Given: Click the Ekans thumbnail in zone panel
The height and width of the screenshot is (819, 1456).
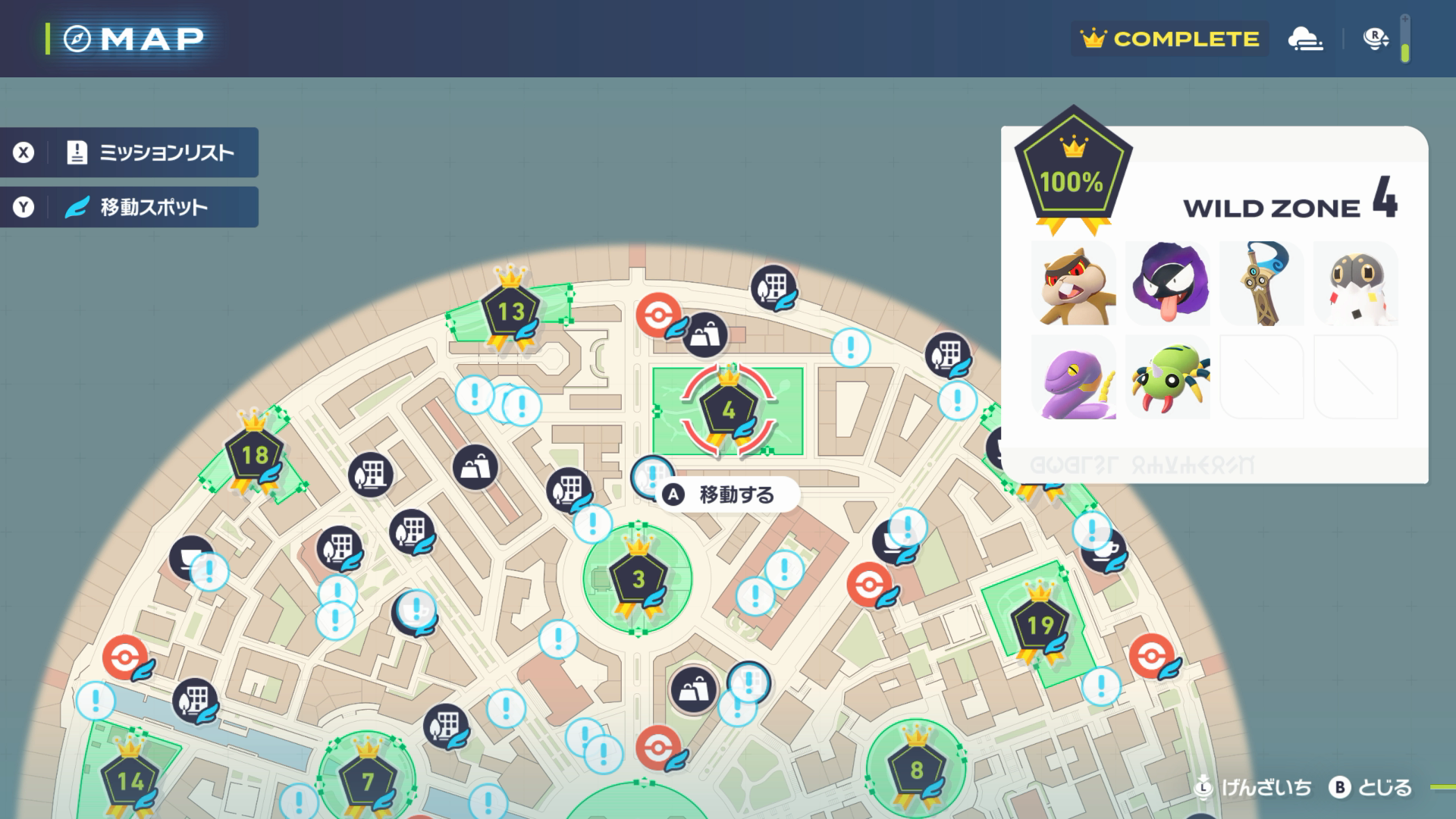Looking at the screenshot, I should [1074, 378].
